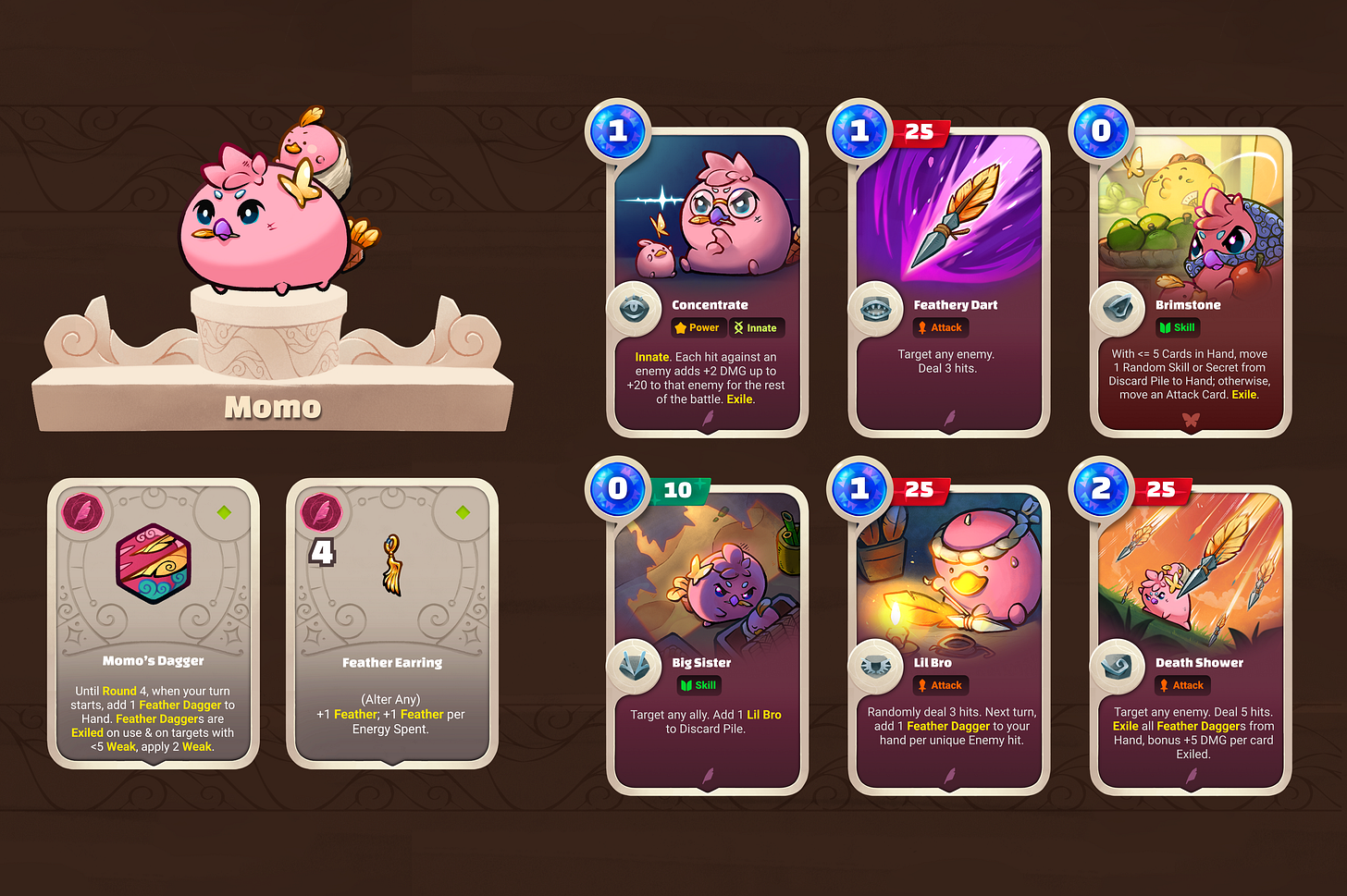This screenshot has height=896, width=1347.
Task: Select the eye part icon on Concentrate card
Action: (634, 308)
